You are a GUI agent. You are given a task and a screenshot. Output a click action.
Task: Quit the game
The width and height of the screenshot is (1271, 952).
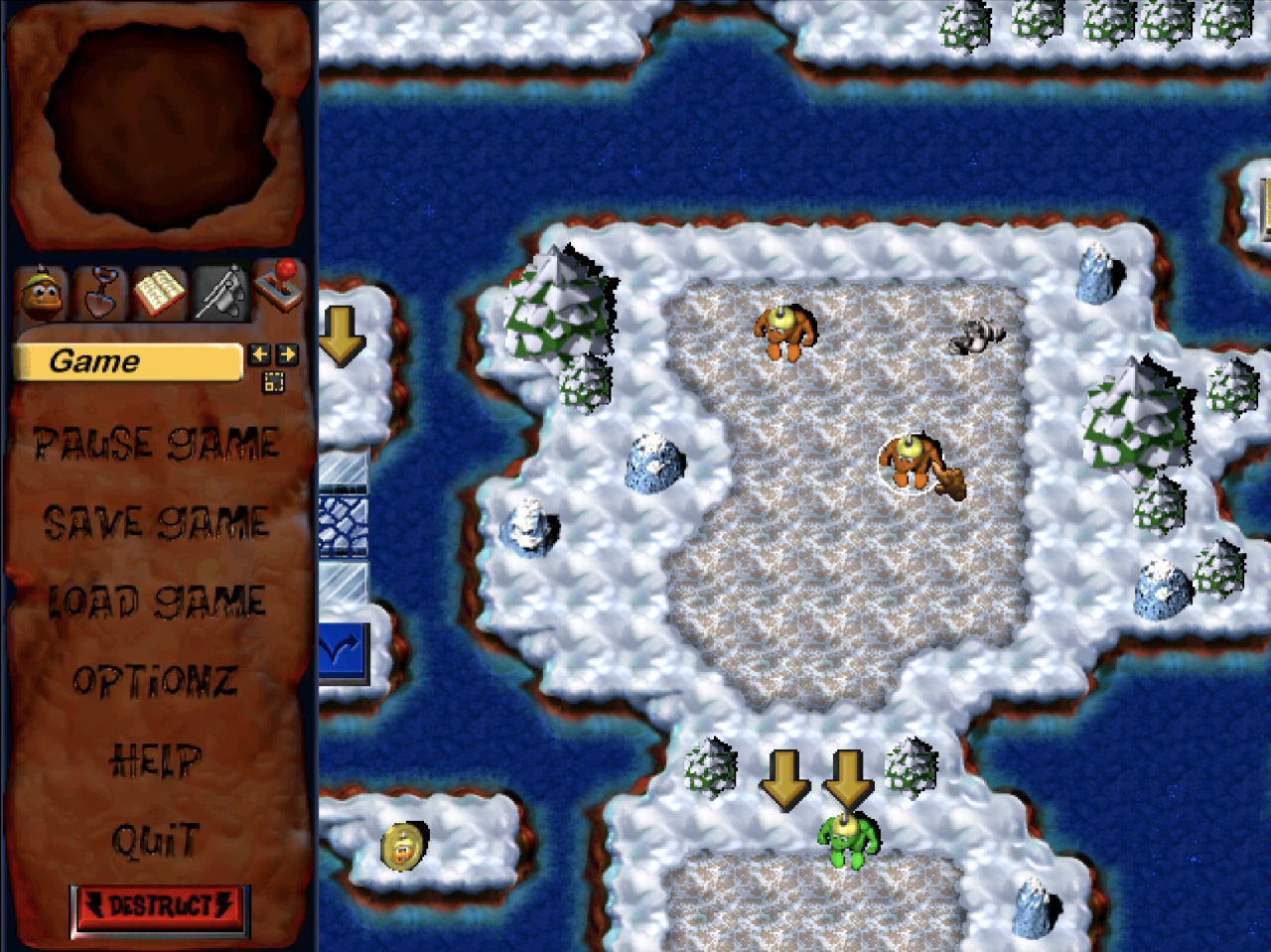tap(156, 841)
